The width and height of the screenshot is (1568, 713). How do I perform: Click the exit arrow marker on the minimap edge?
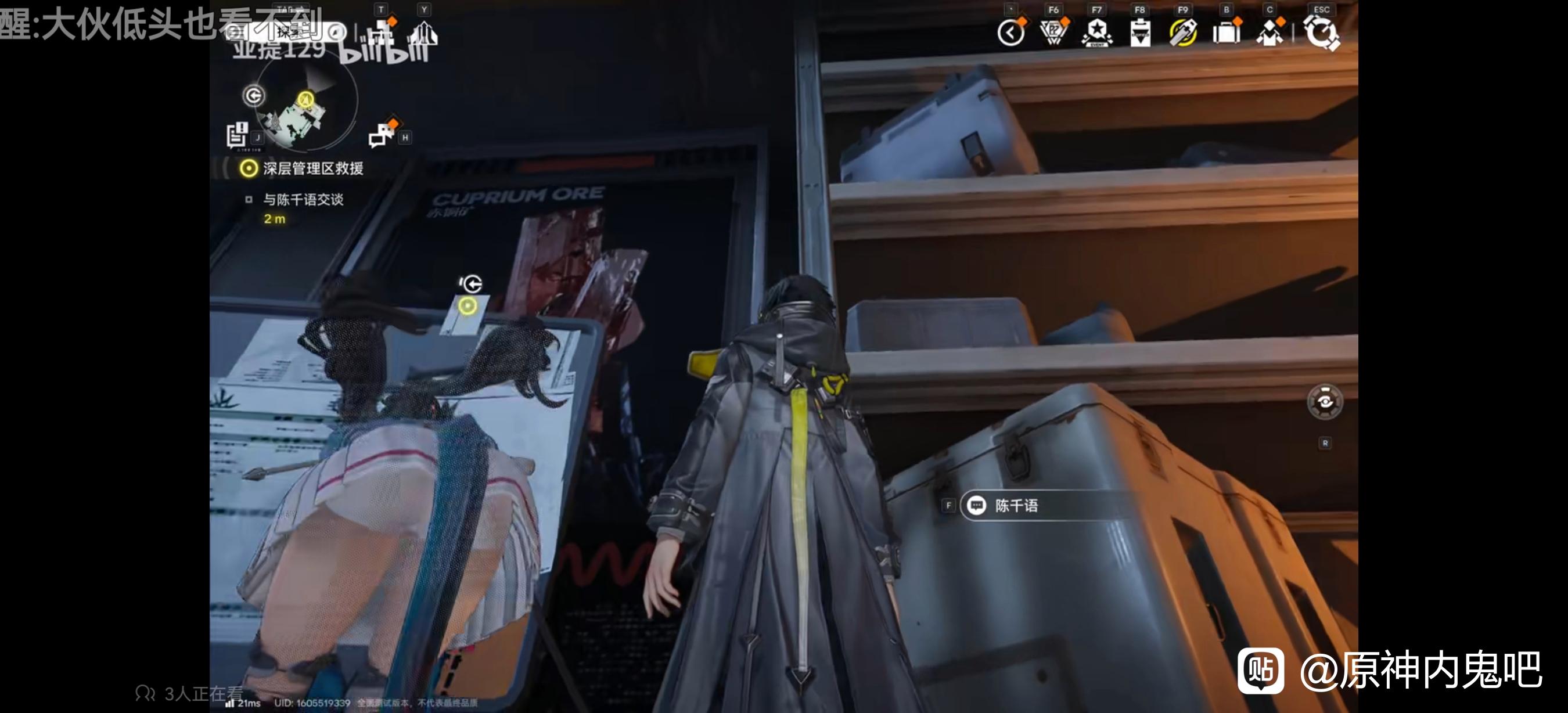(x=254, y=96)
